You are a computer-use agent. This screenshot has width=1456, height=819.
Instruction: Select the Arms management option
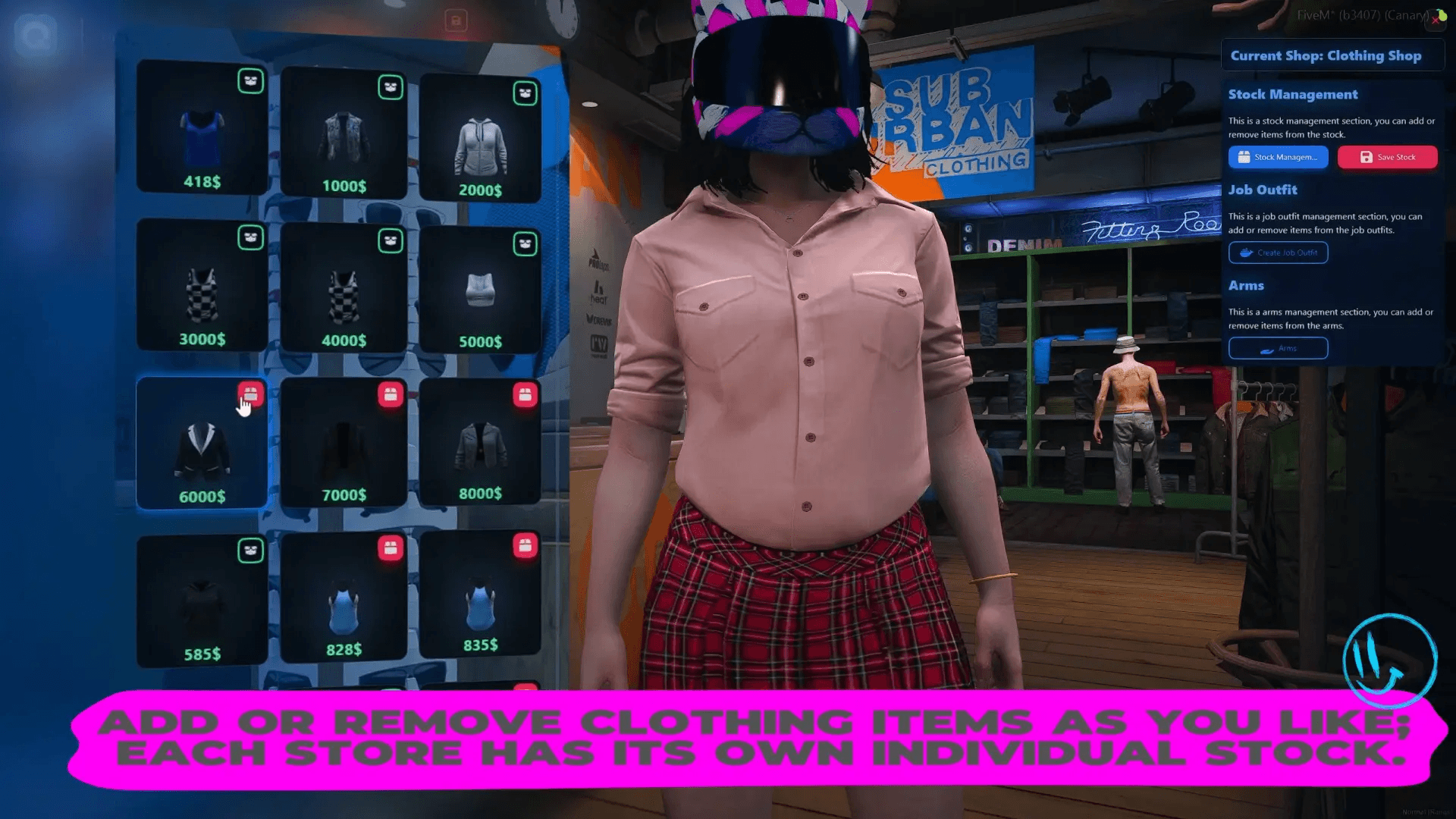pyautogui.click(x=1278, y=348)
